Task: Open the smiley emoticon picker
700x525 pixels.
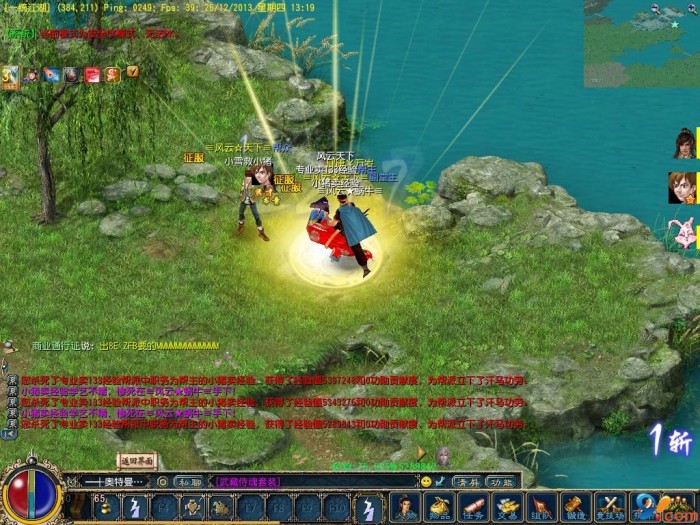Action: [x=425, y=481]
